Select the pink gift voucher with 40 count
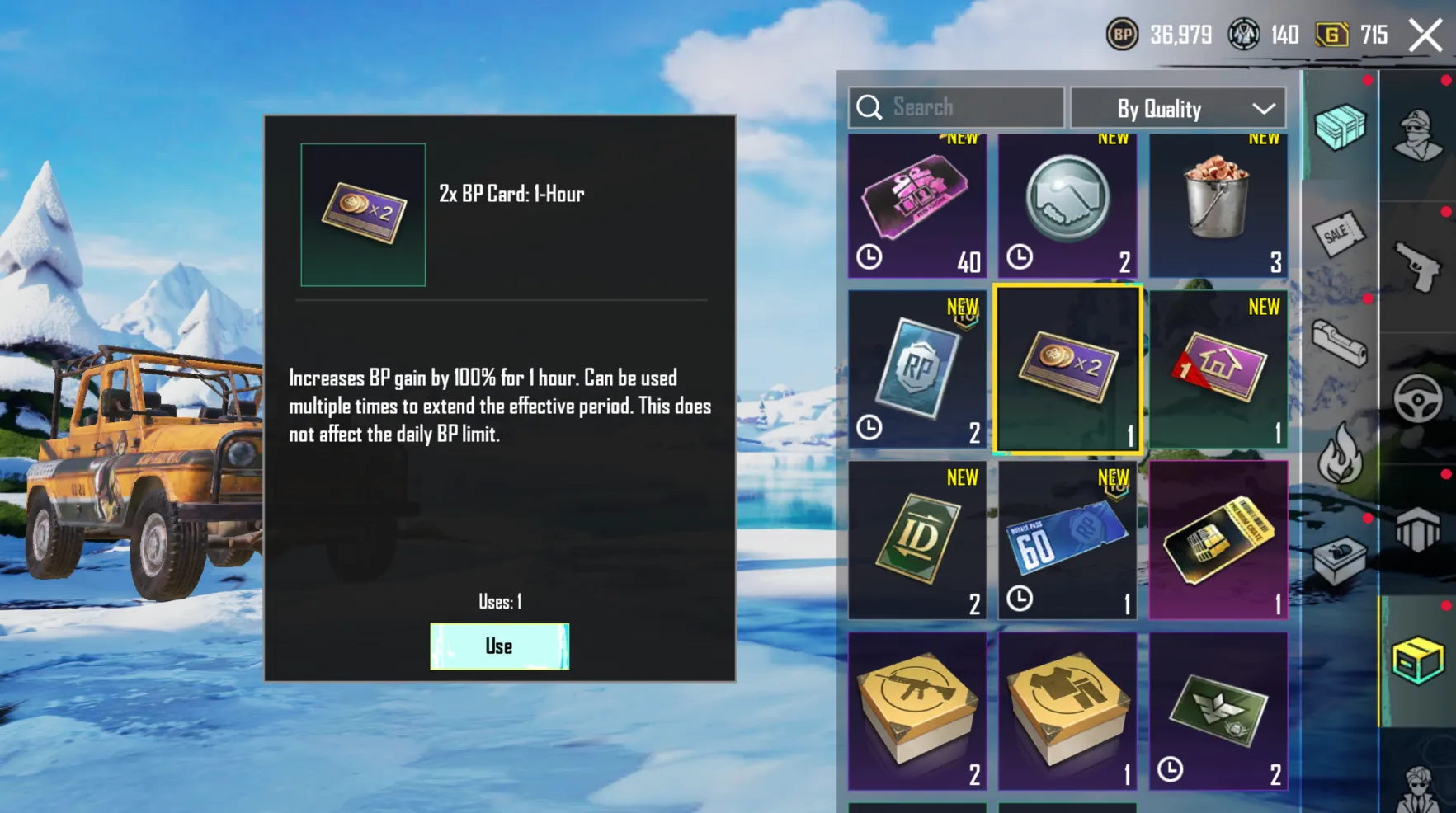 (916, 206)
